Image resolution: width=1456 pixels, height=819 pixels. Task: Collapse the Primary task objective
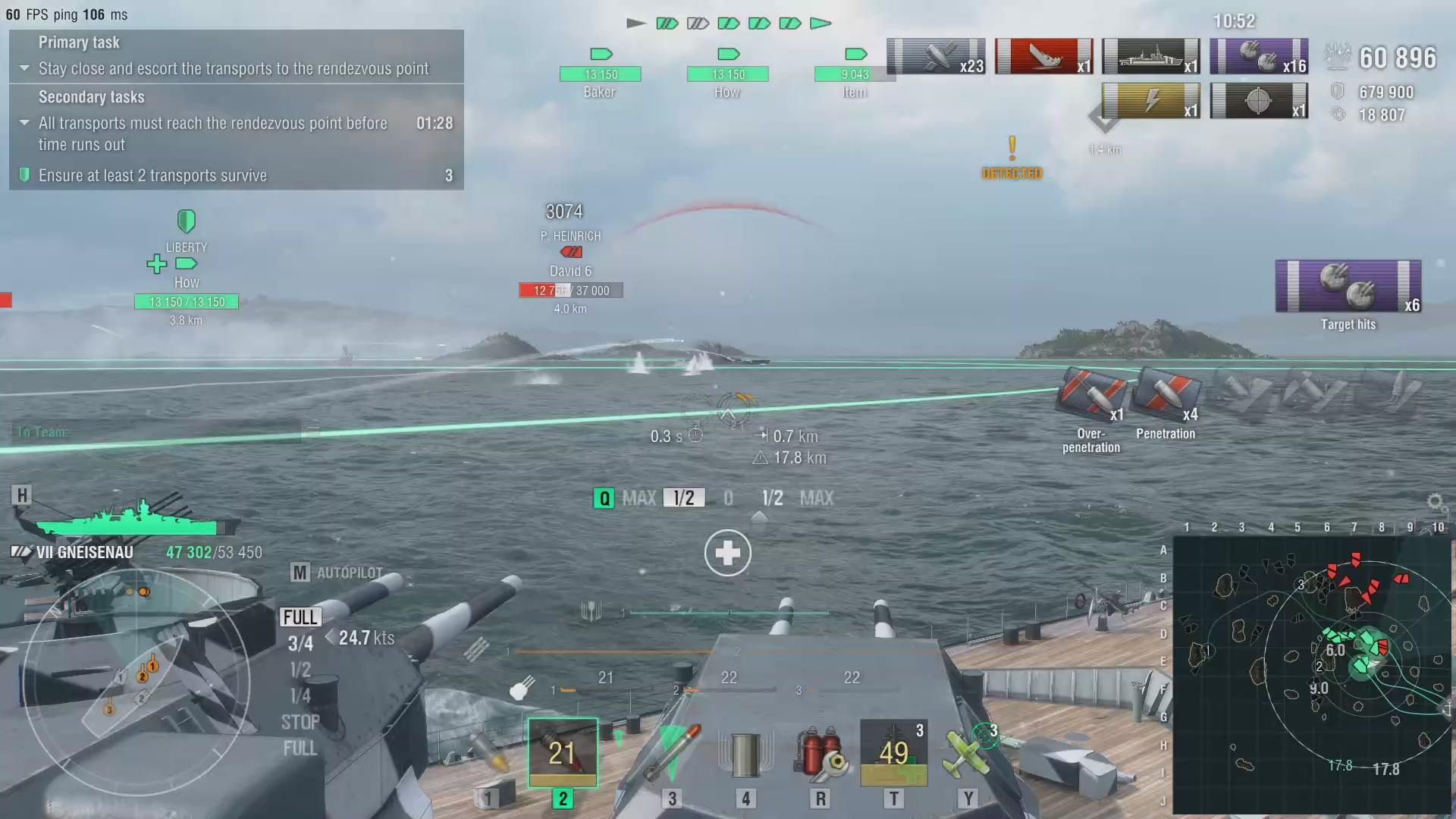click(24, 68)
